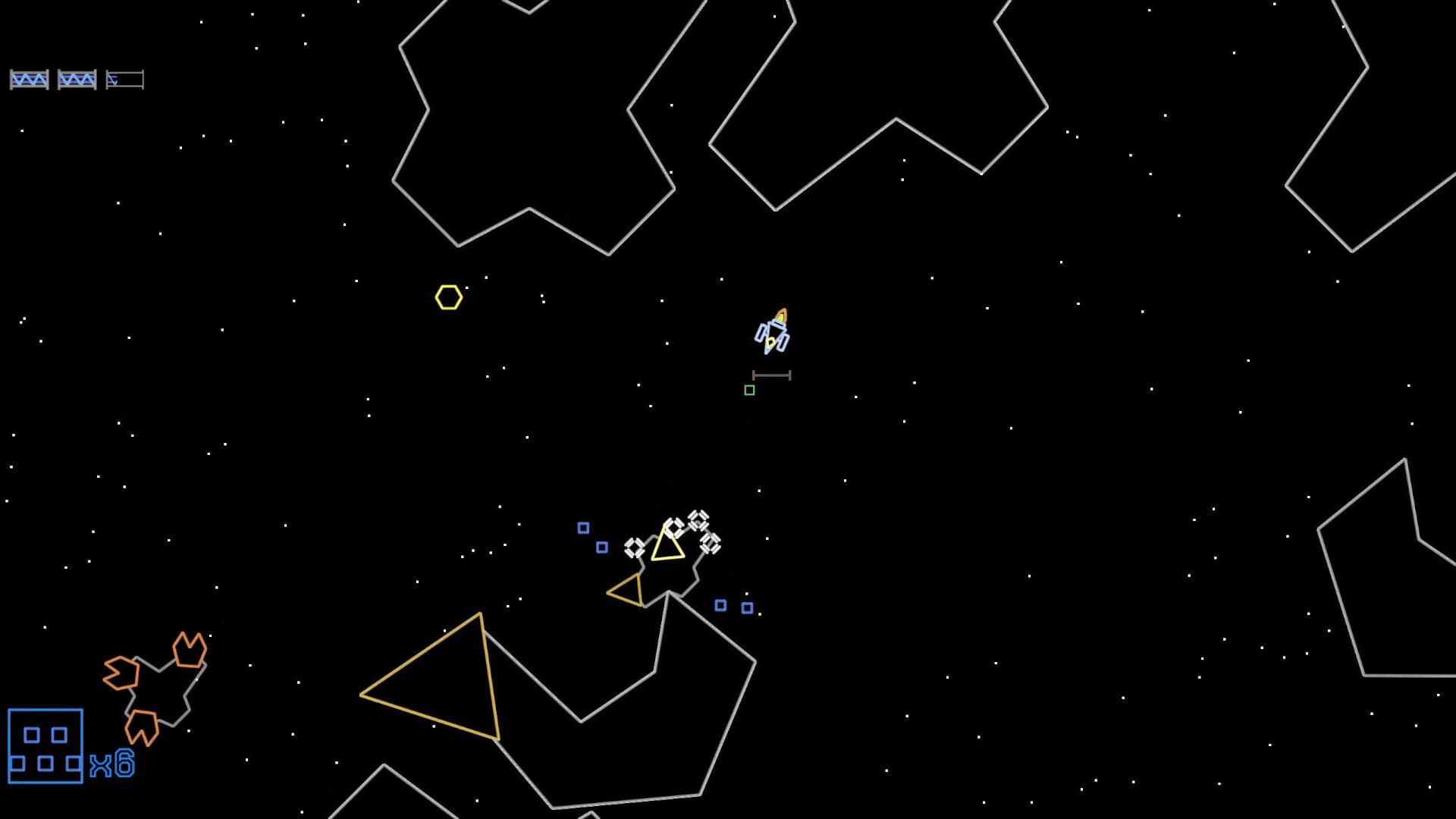This screenshot has height=819, width=1456.
Task: Click the yellow hexagon powerup
Action: pyautogui.click(x=450, y=297)
